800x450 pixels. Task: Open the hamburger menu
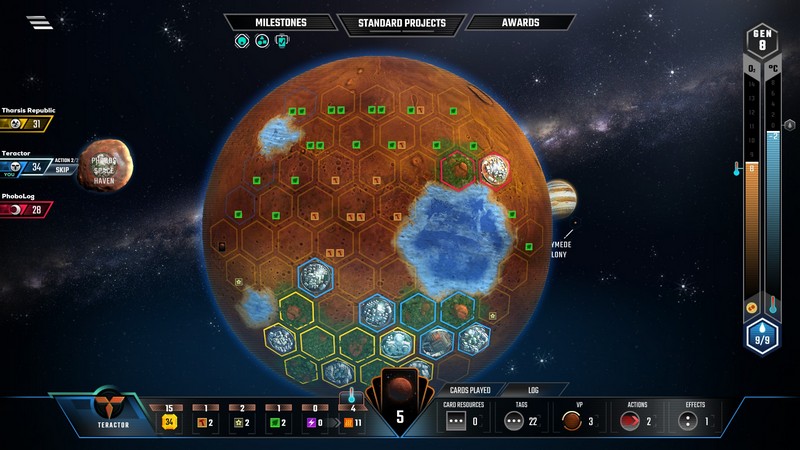(40, 23)
